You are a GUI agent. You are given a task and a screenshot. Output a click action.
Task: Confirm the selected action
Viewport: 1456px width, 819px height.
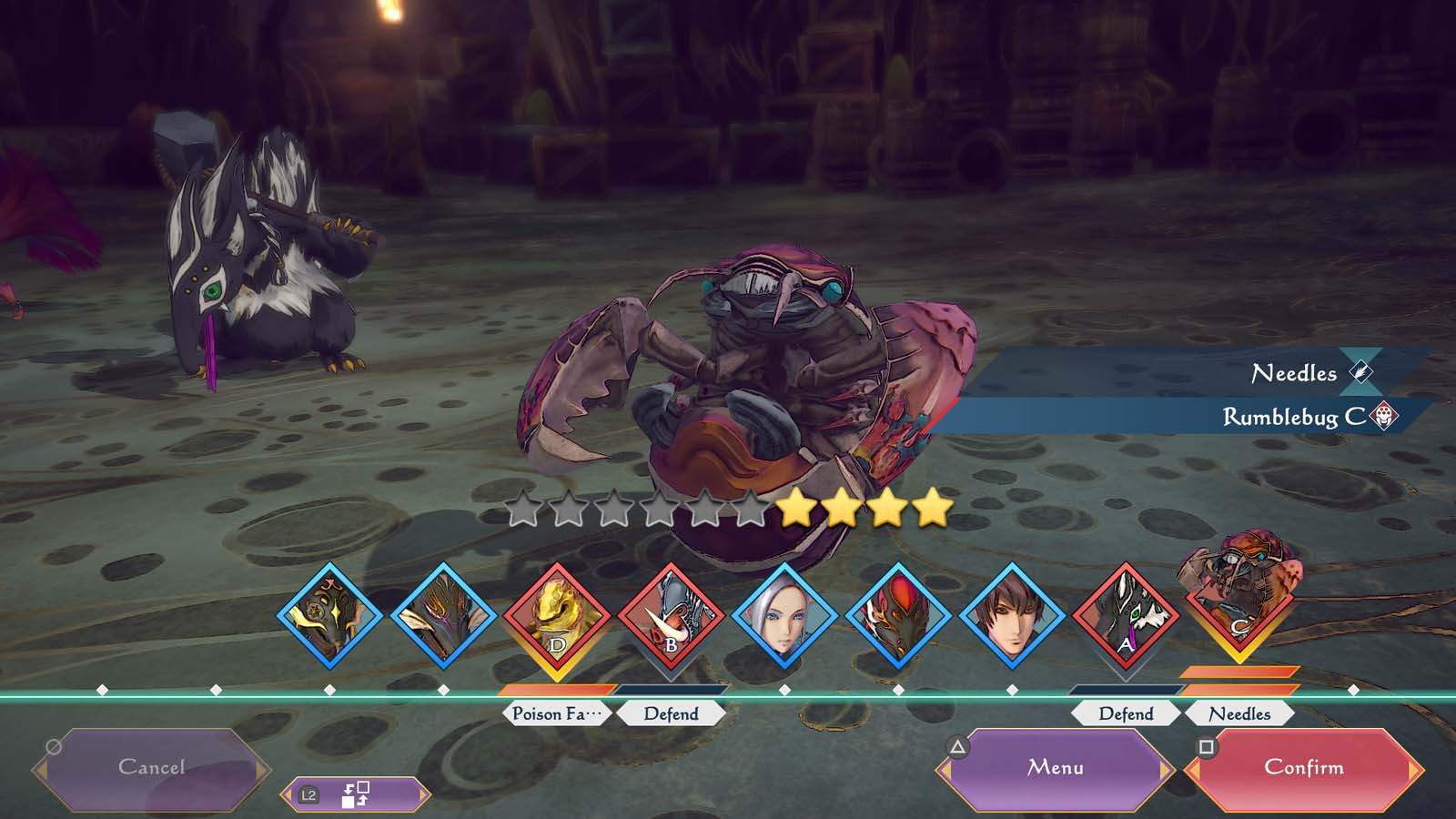(x=1303, y=768)
